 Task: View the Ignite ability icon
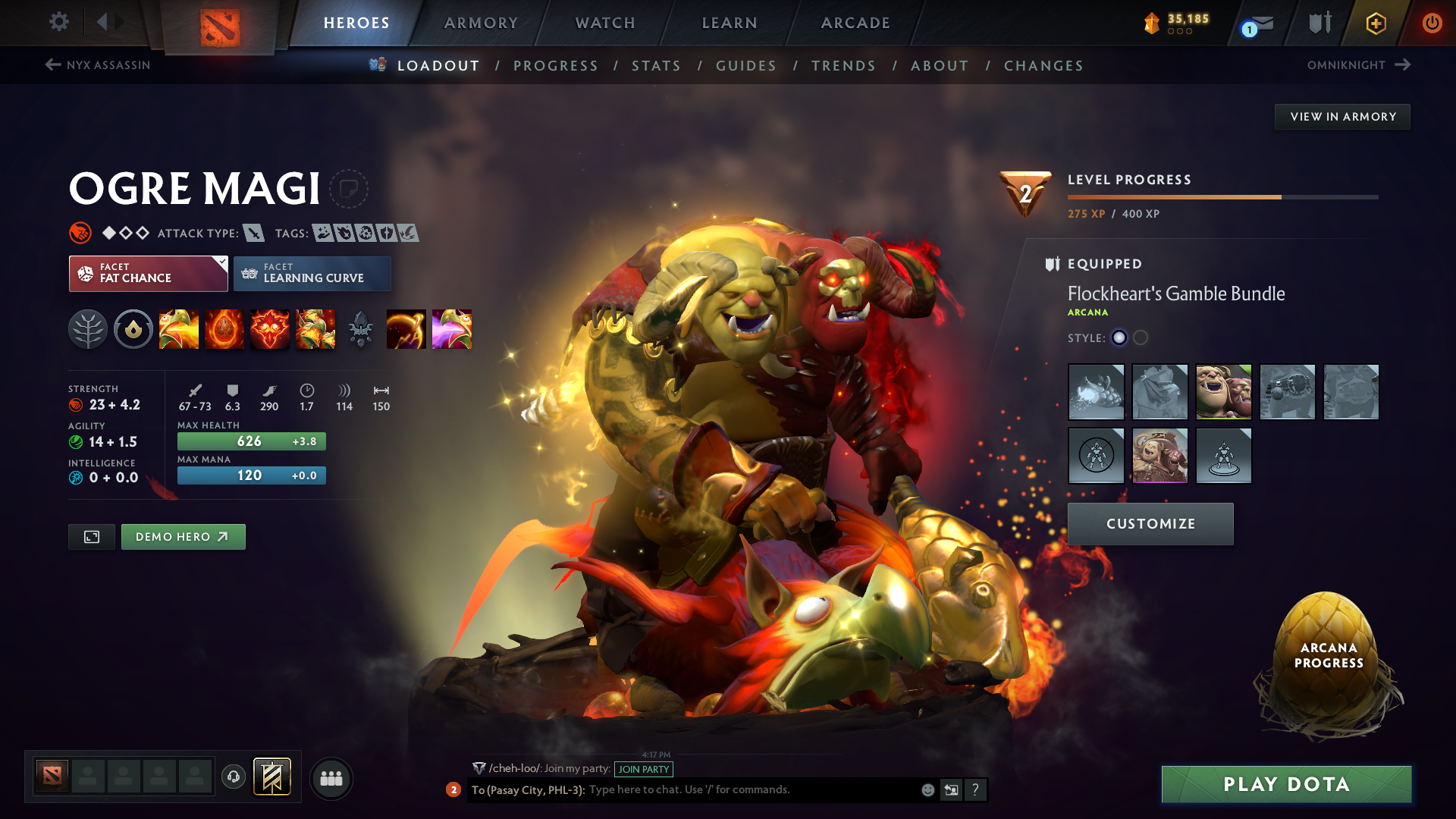click(x=224, y=329)
